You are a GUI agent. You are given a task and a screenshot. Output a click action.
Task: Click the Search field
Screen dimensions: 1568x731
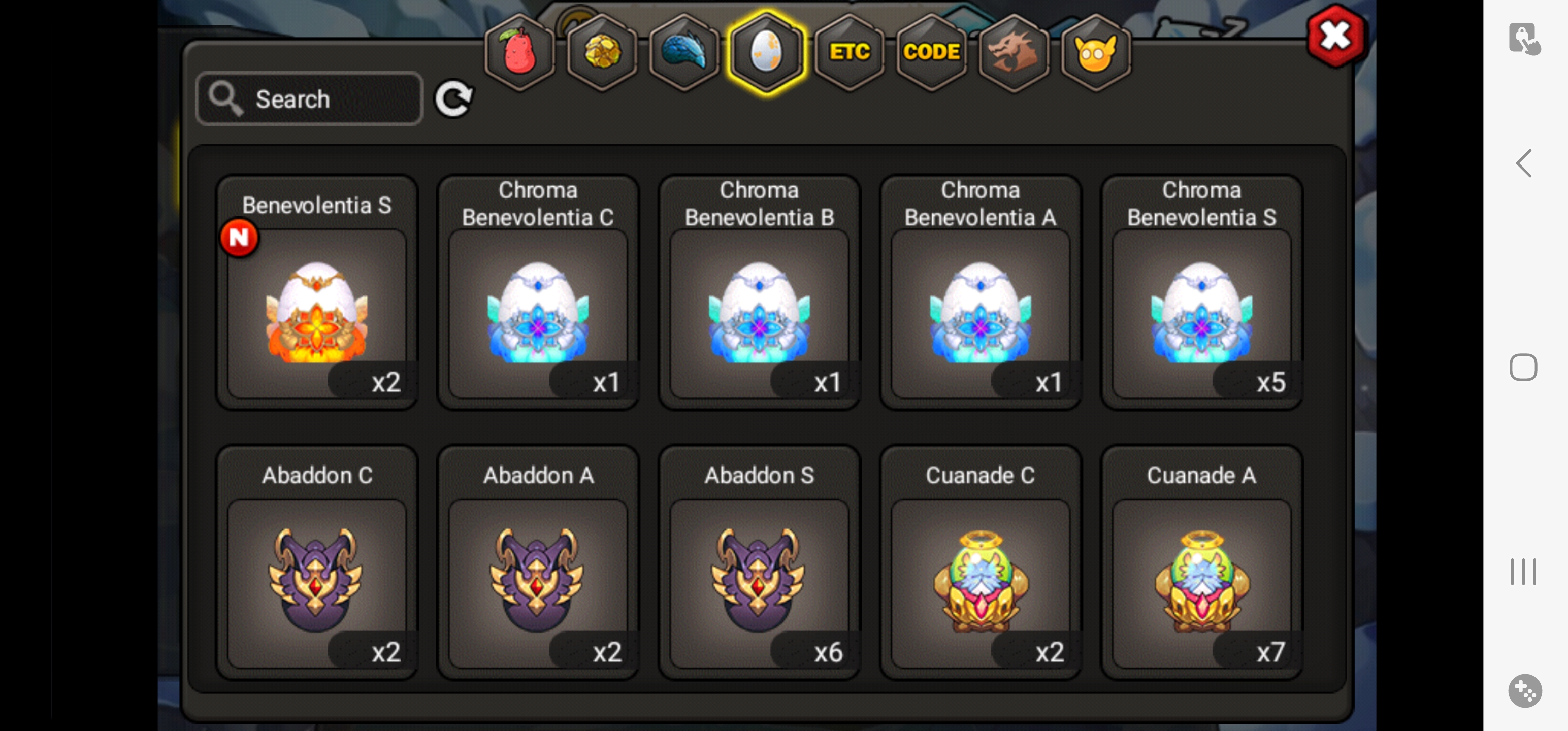coord(309,98)
